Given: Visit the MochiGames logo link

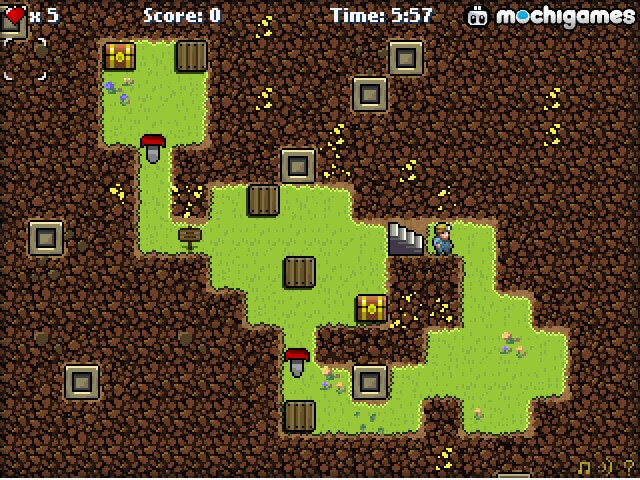Looking at the screenshot, I should click(550, 16).
